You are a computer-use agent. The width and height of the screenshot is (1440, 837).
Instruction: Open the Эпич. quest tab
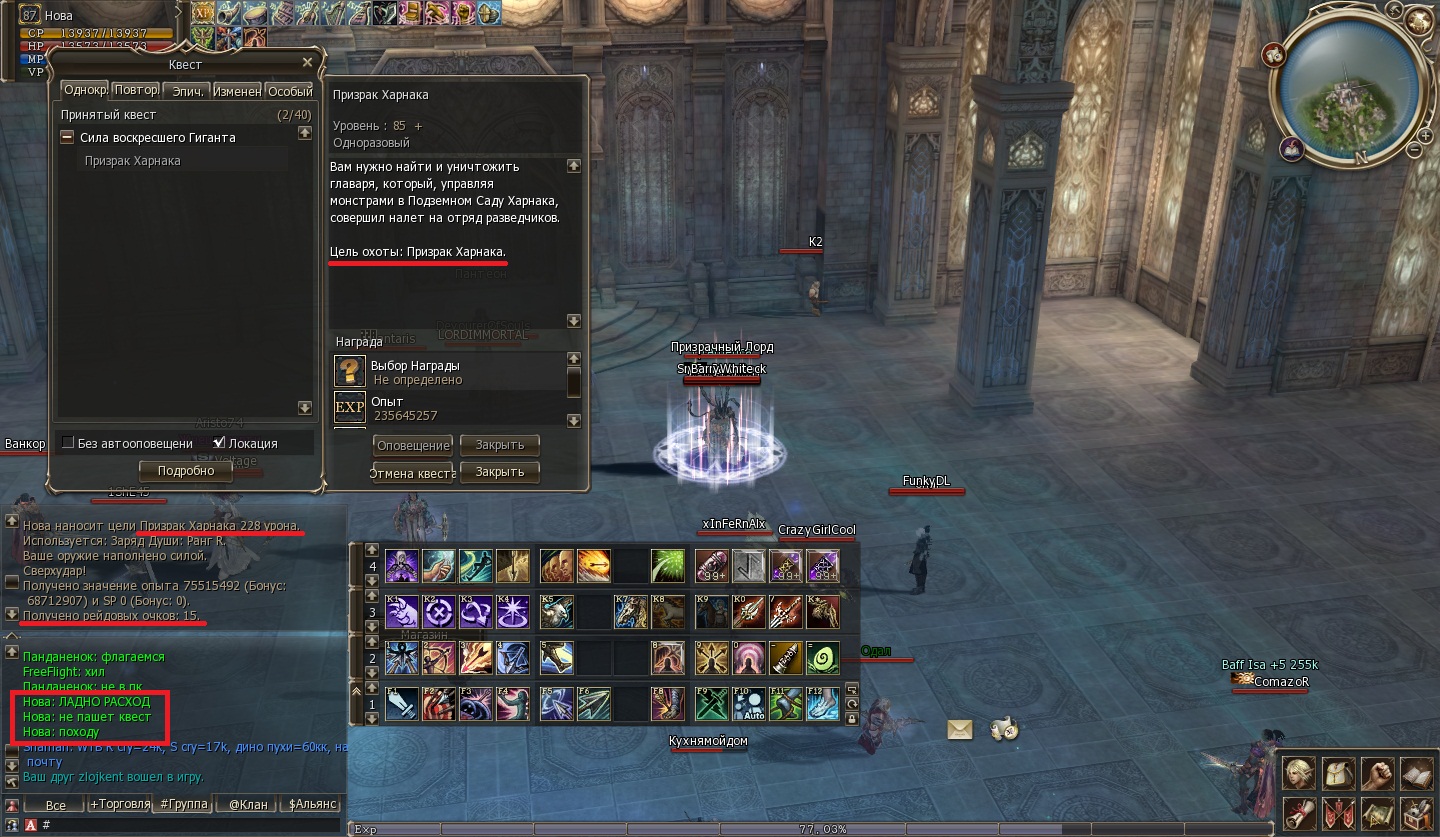click(x=188, y=90)
